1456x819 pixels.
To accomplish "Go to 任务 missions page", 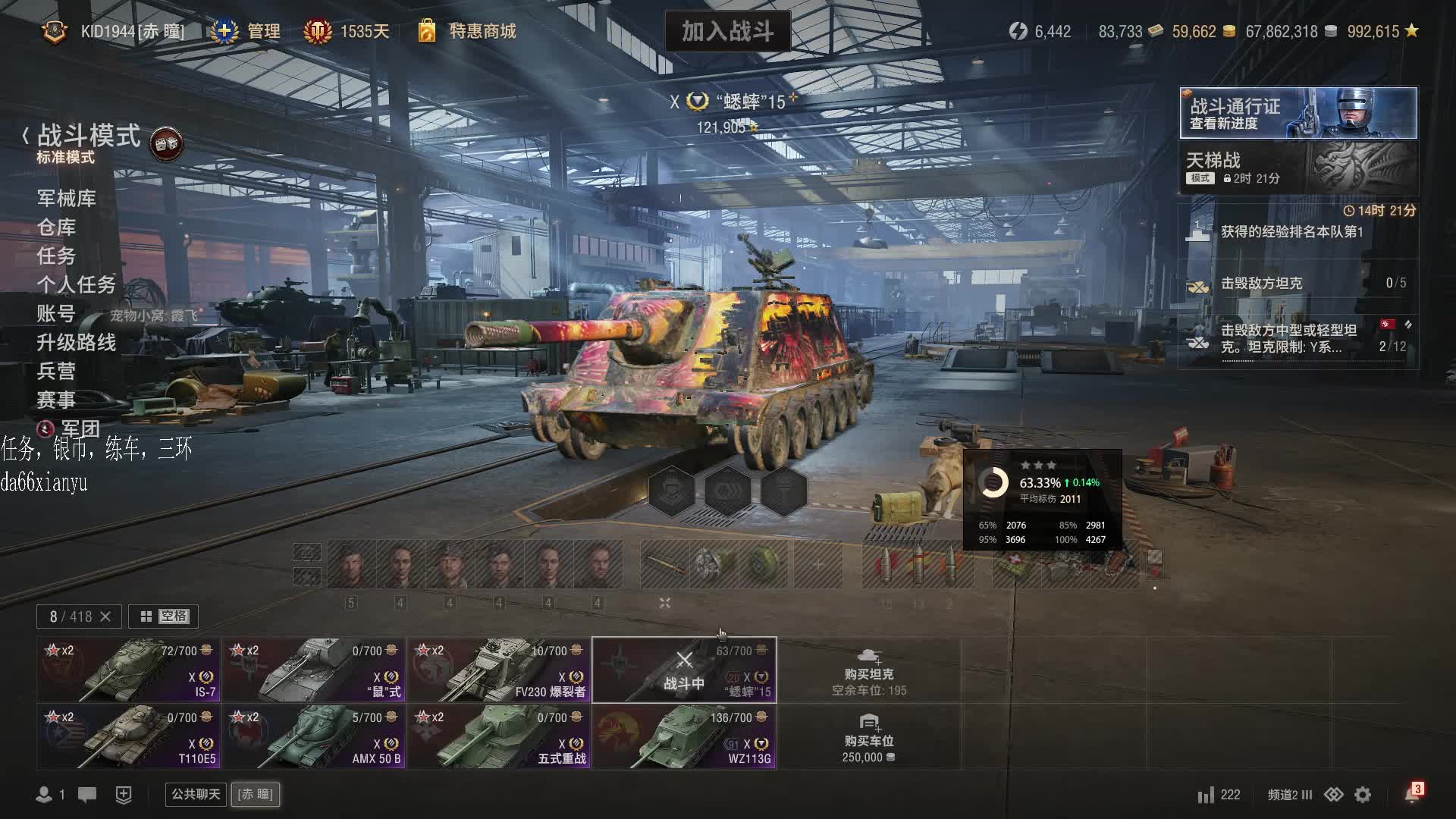I will (57, 256).
